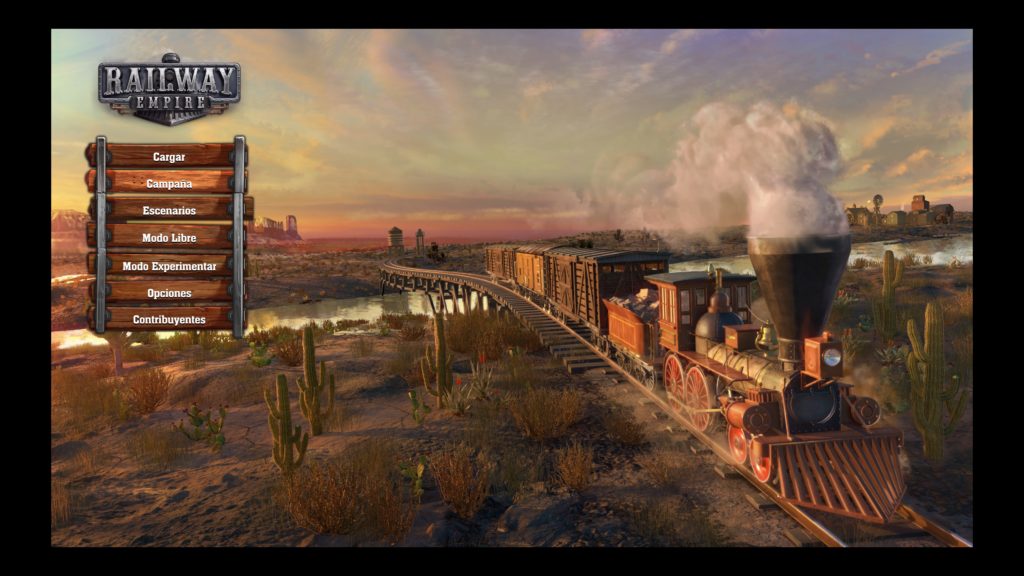Show the Contribuyentes credits

pos(169,319)
